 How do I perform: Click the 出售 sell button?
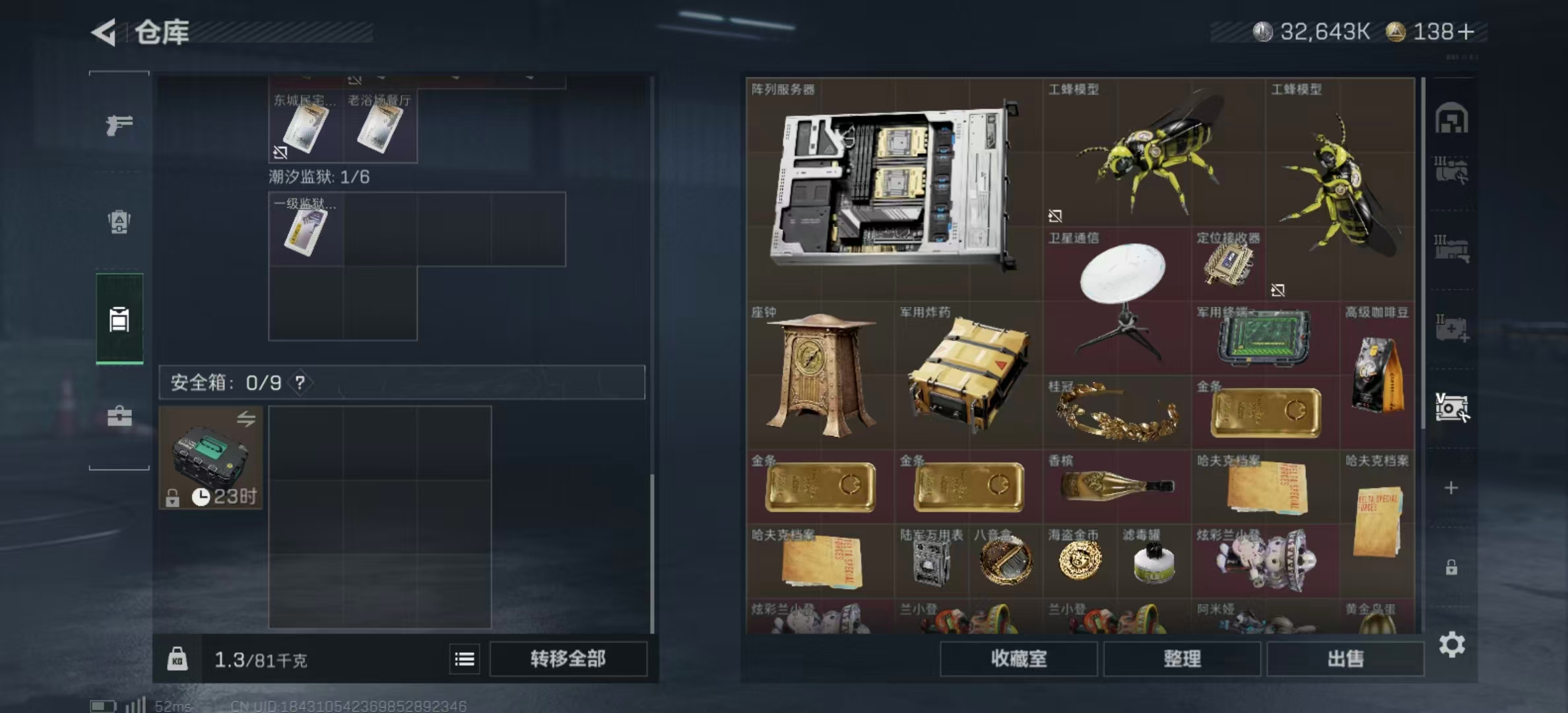(1345, 659)
